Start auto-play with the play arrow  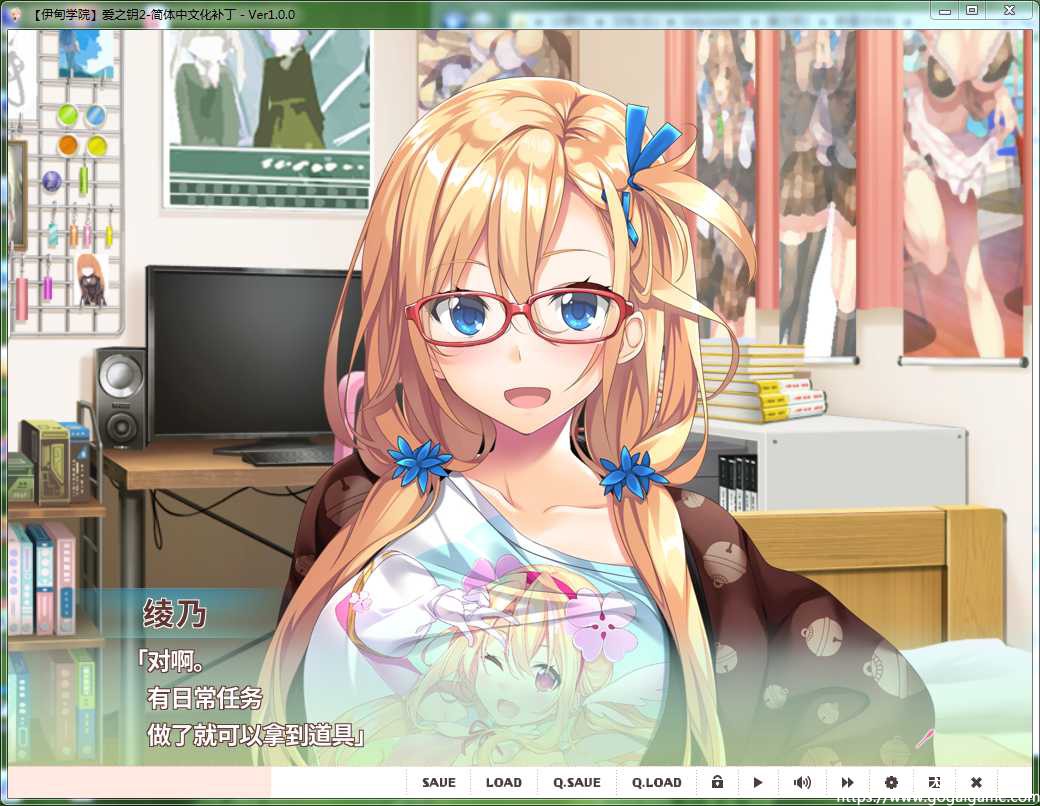pos(758,782)
